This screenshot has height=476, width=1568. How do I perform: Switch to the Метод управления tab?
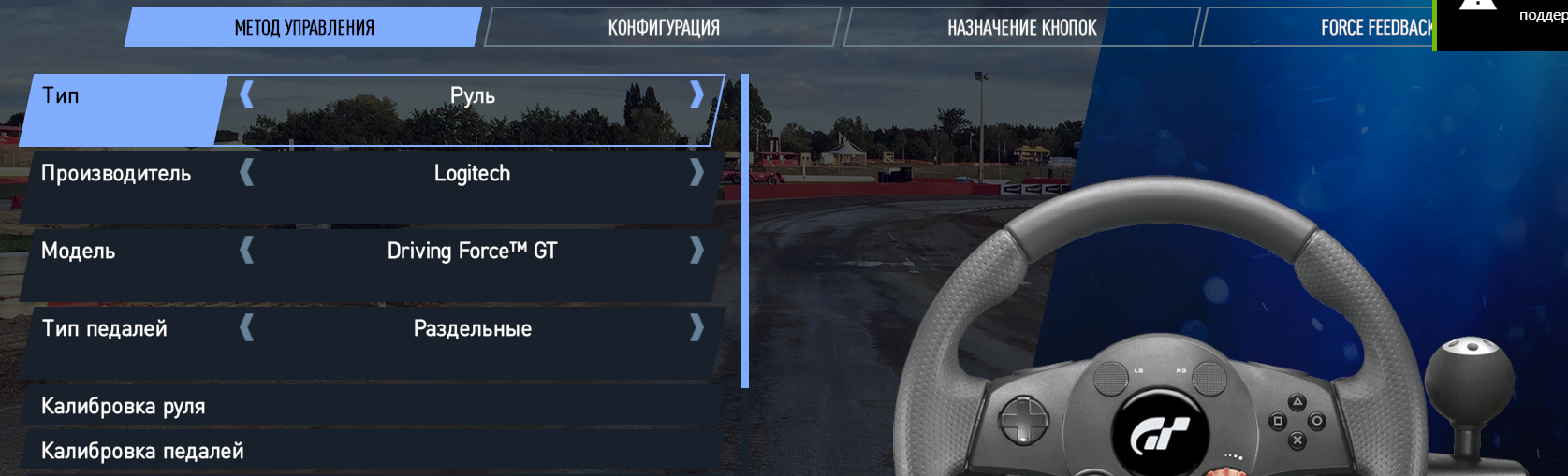(x=303, y=27)
